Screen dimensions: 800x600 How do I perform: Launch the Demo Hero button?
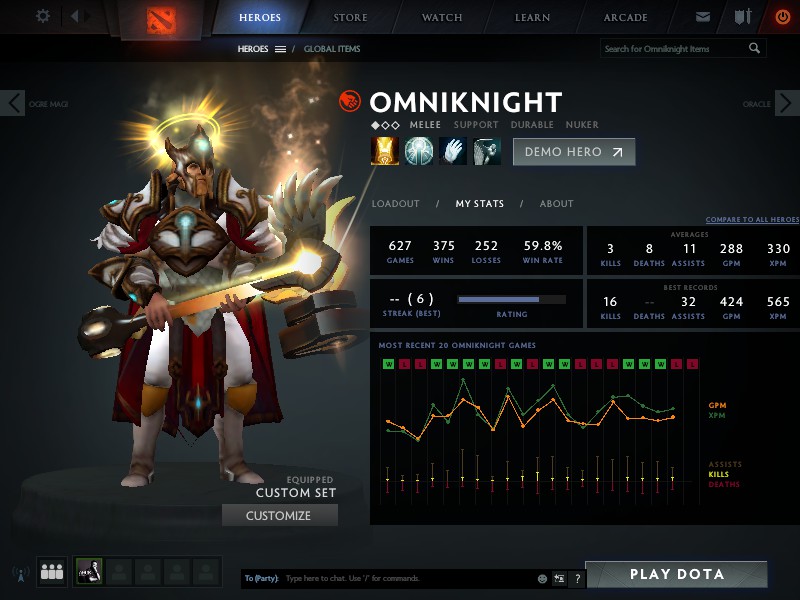[x=574, y=152]
